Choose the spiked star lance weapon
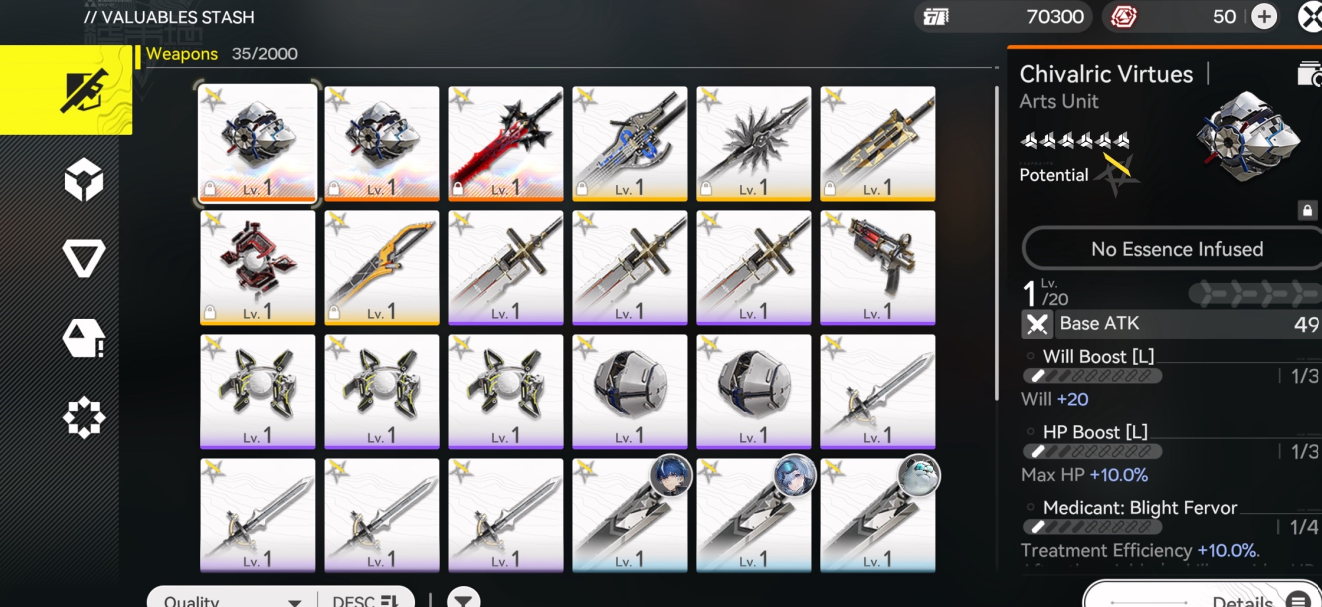The image size is (1322, 607). pos(753,143)
